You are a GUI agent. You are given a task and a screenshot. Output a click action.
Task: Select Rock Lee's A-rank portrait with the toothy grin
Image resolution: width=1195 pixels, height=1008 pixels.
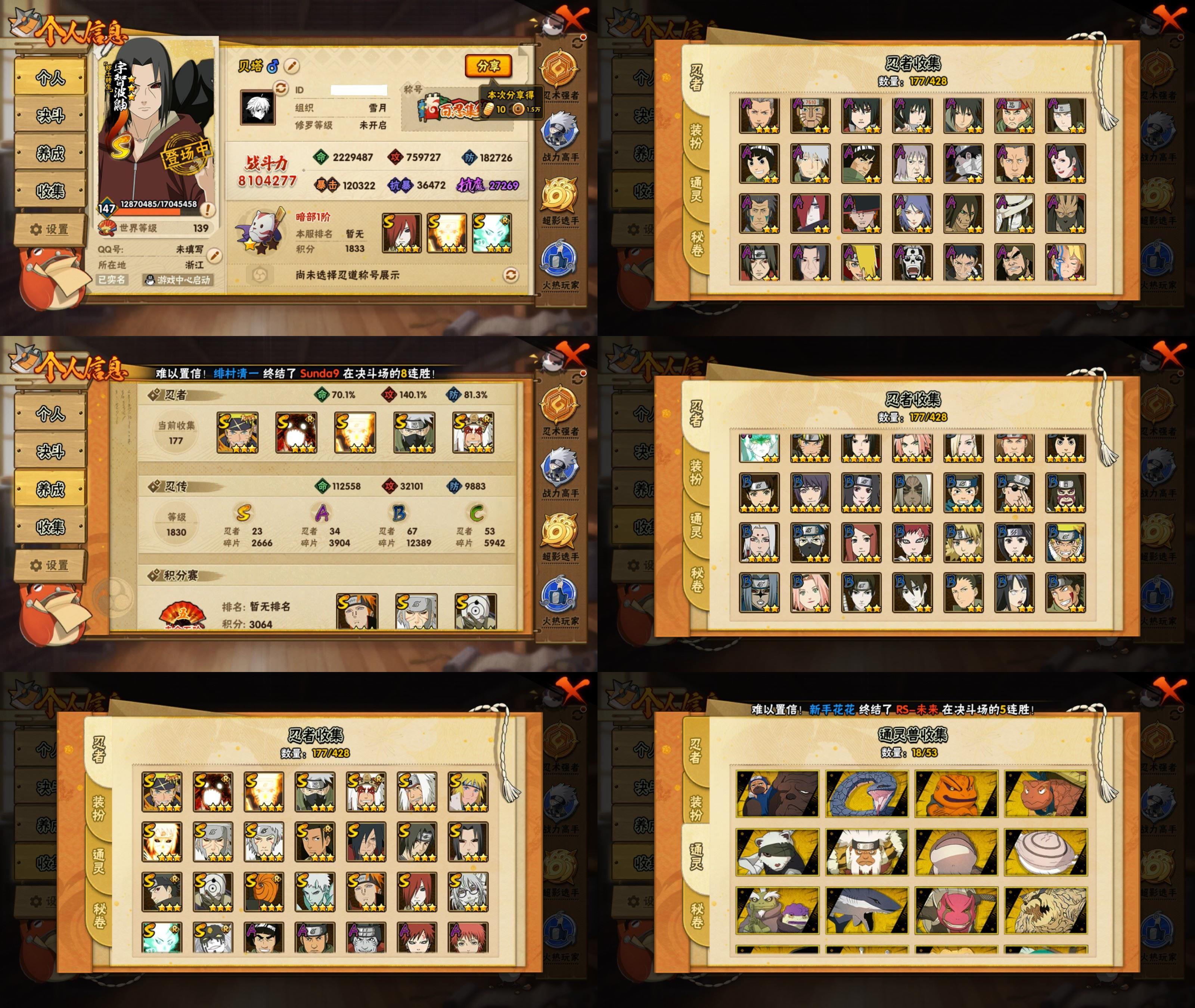759,164
